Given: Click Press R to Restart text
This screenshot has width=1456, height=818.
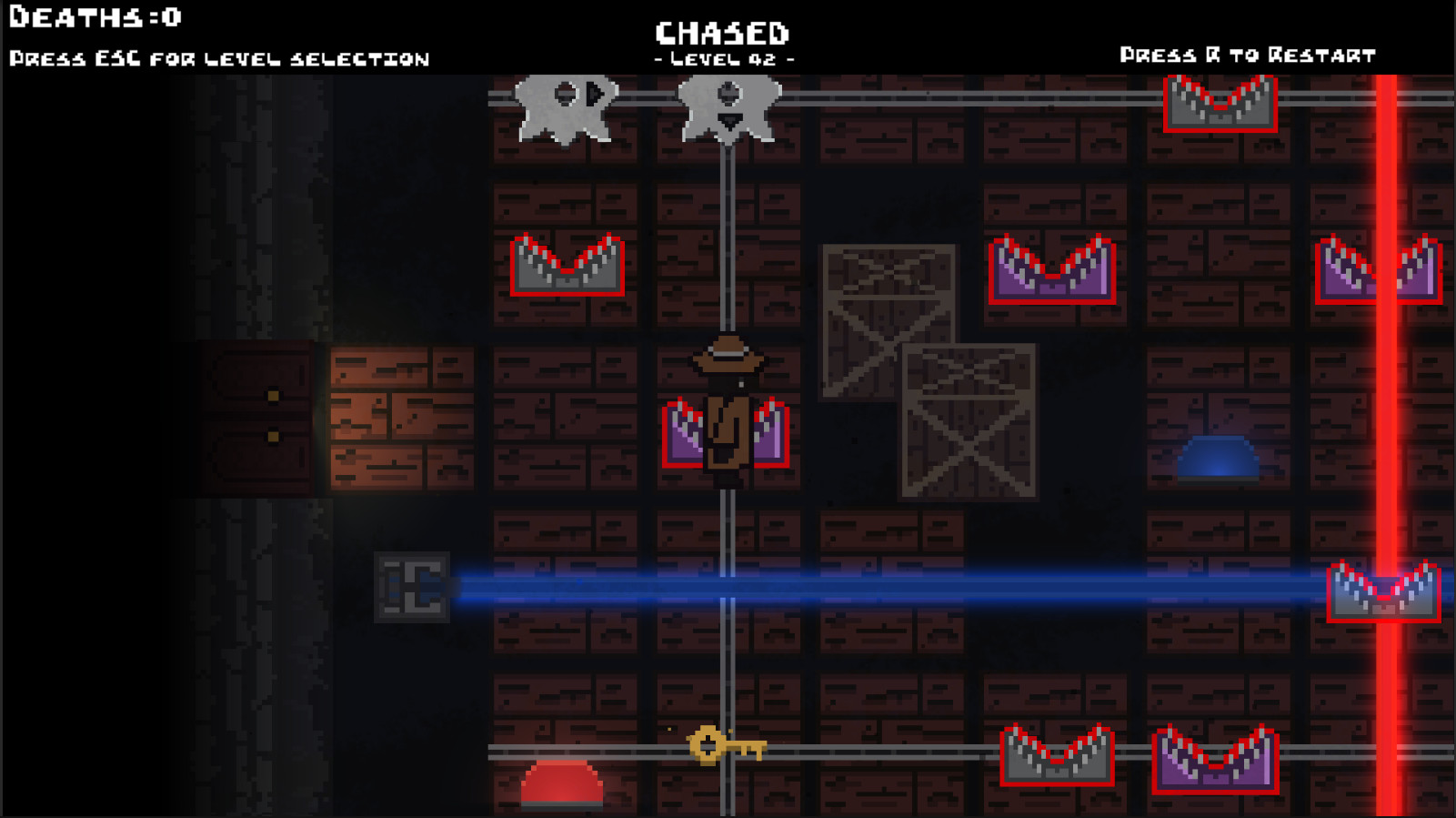Looking at the screenshot, I should 1248,55.
